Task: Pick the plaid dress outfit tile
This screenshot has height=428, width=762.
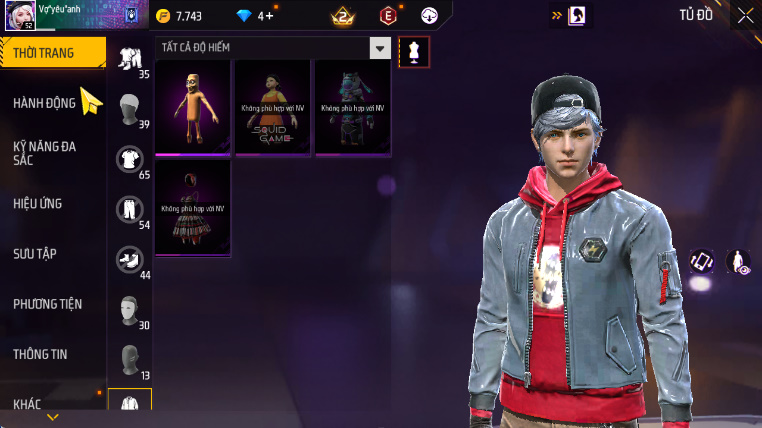Action: (194, 208)
